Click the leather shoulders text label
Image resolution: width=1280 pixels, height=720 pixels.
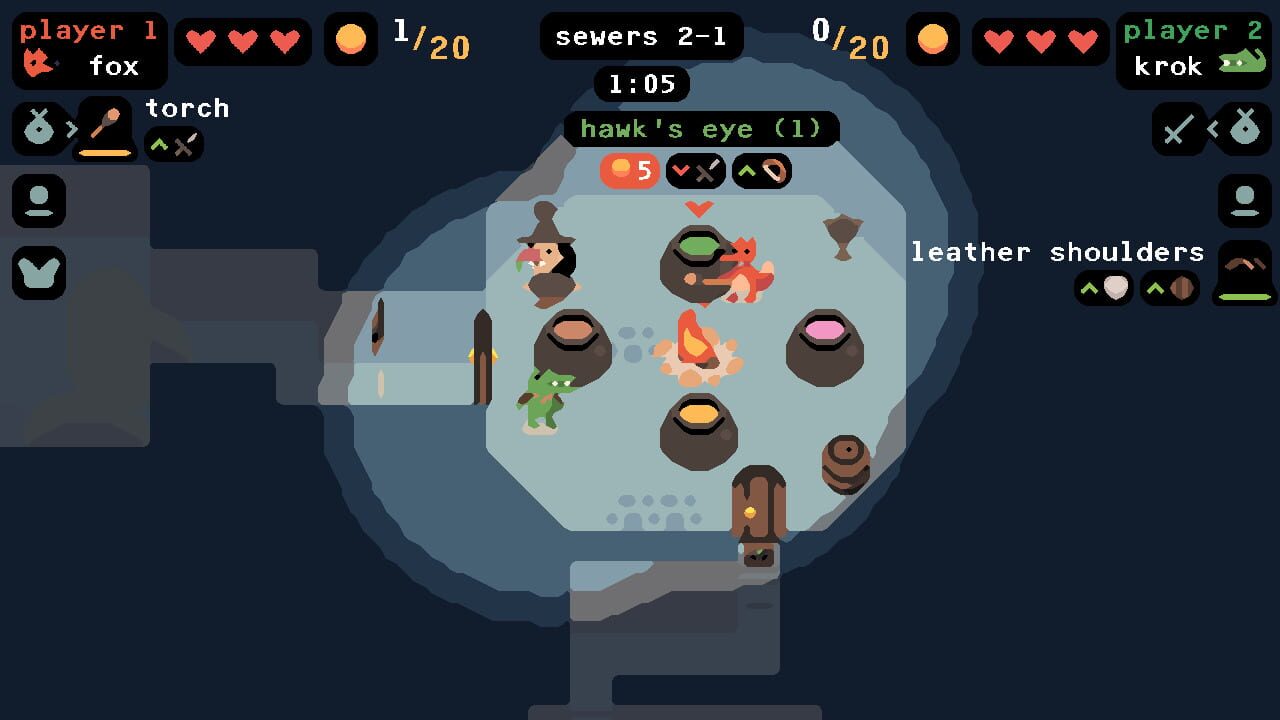(x=1056, y=252)
